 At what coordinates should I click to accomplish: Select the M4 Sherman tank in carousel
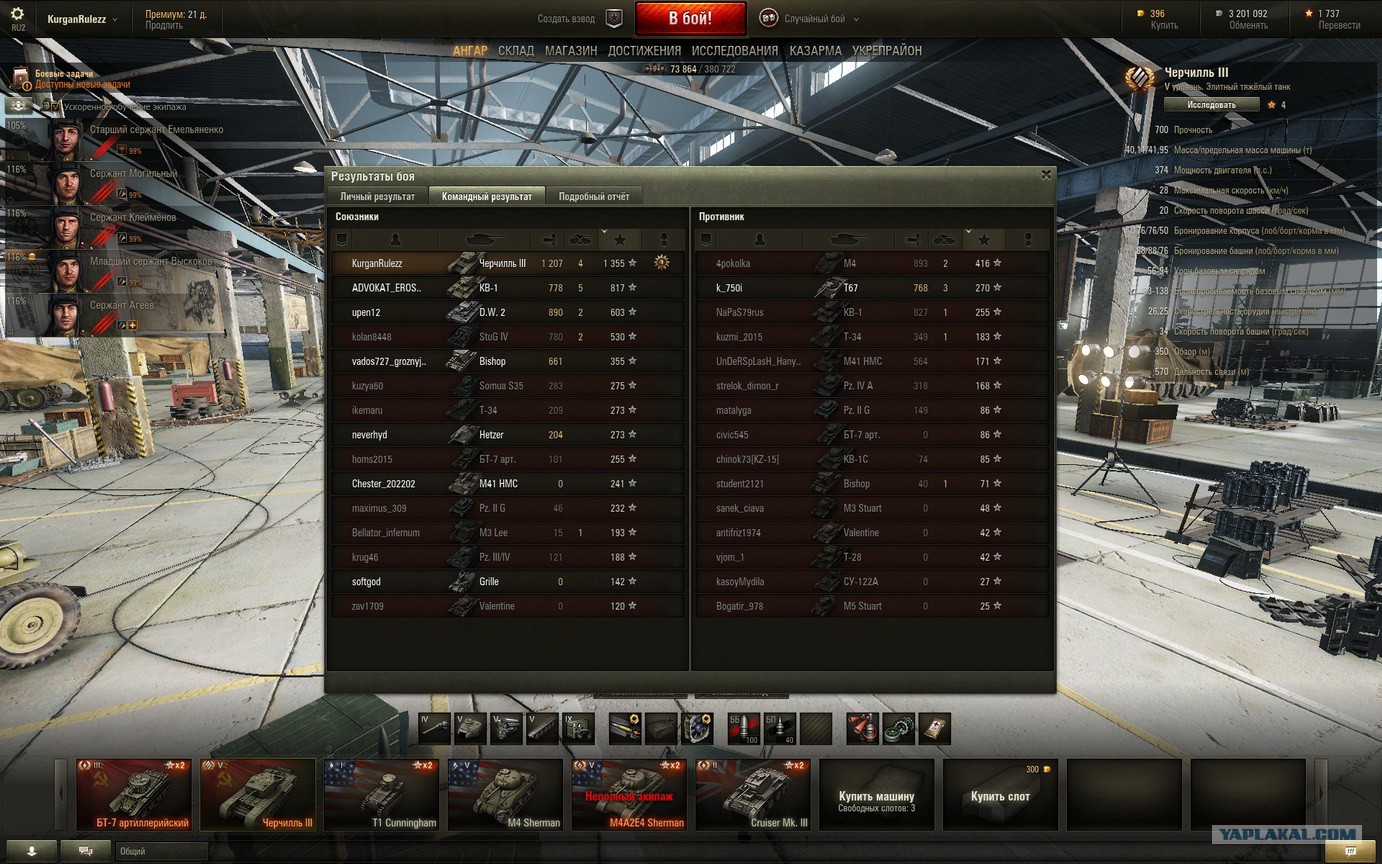[x=505, y=795]
